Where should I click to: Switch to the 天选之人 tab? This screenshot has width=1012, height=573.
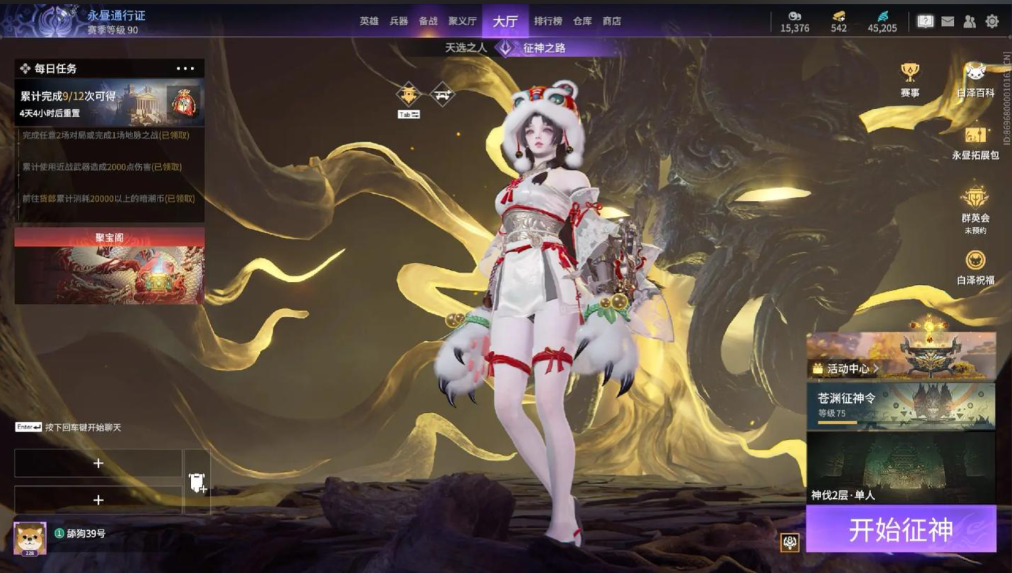(x=465, y=47)
